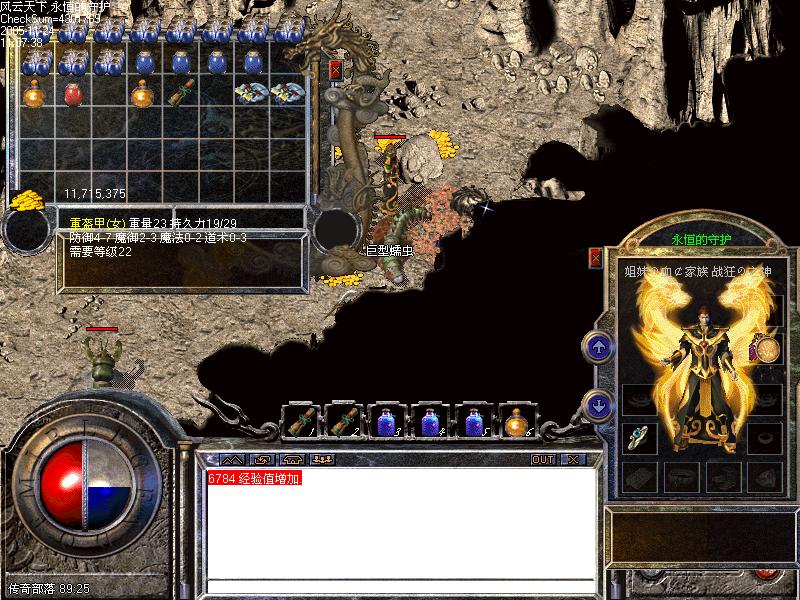
Task: Select the red potion jar in the bag
Action: click(73, 94)
